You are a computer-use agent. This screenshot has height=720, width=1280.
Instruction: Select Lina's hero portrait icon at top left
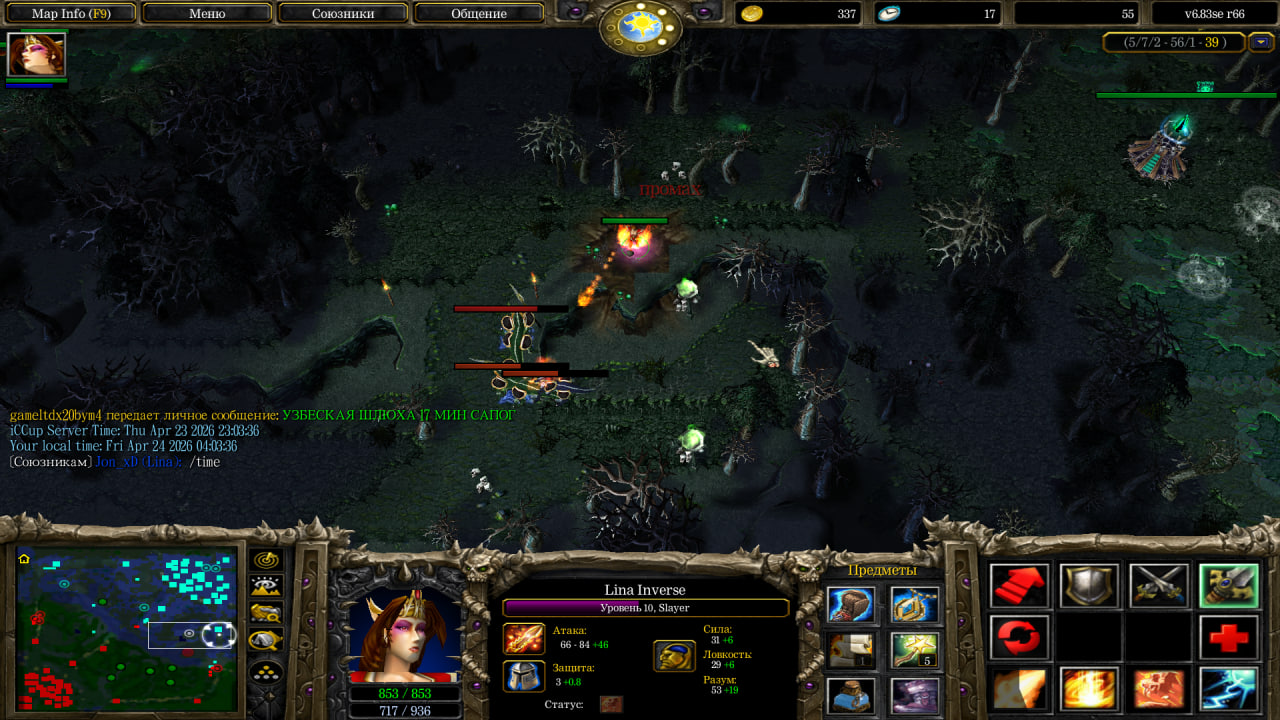pyautogui.click(x=37, y=54)
